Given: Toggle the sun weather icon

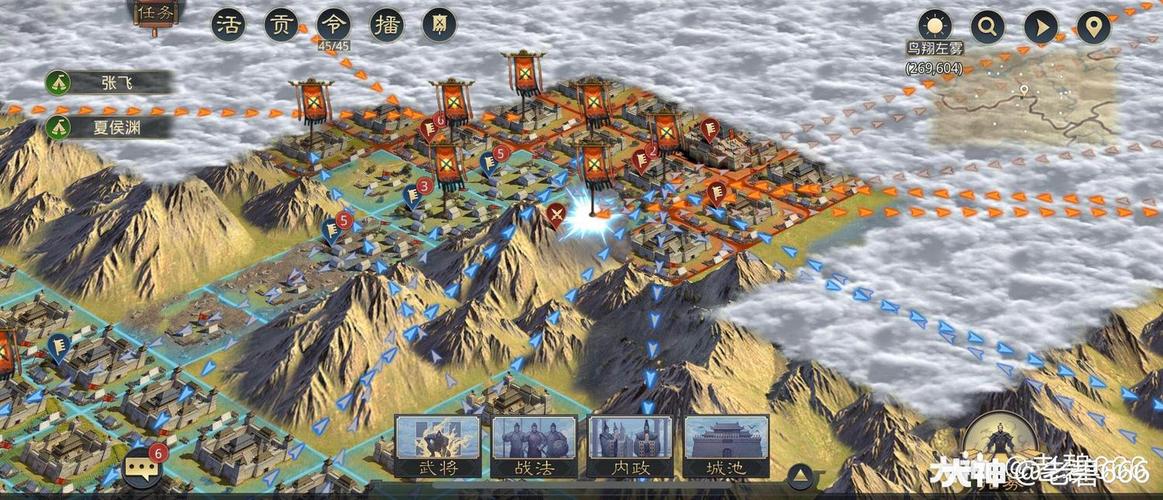Looking at the screenshot, I should pyautogui.click(x=935, y=26).
